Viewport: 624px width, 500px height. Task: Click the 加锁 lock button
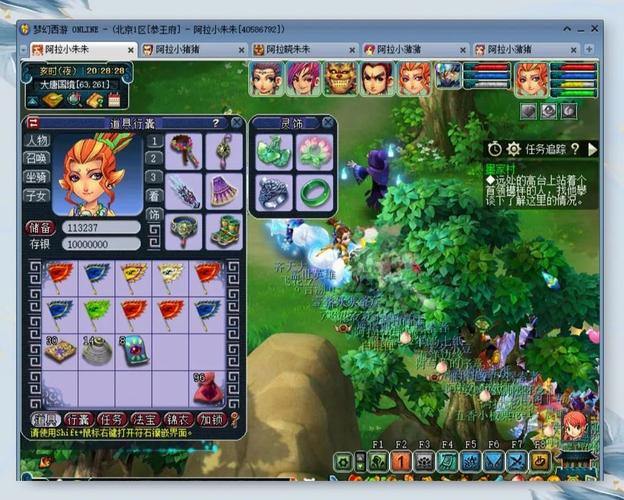click(x=212, y=419)
